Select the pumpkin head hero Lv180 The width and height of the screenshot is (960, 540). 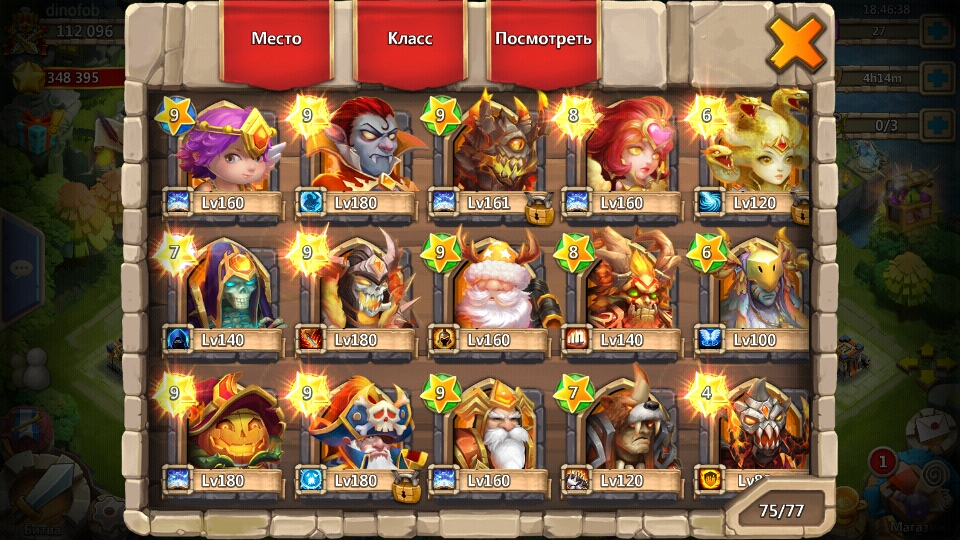pyautogui.click(x=227, y=430)
